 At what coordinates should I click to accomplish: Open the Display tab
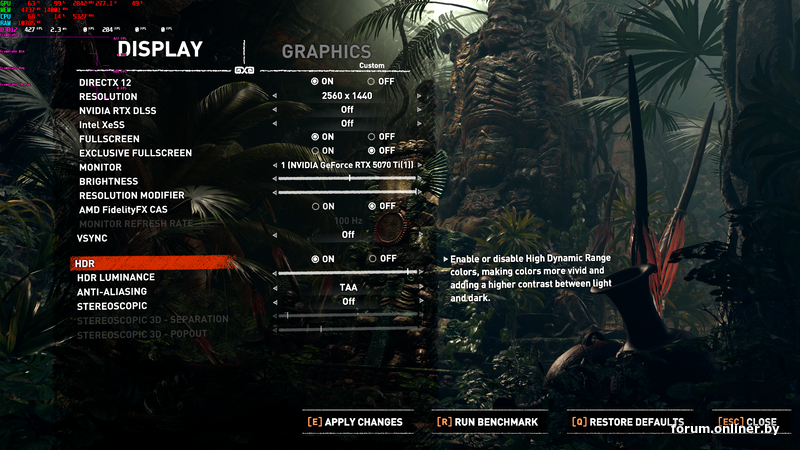(x=160, y=49)
